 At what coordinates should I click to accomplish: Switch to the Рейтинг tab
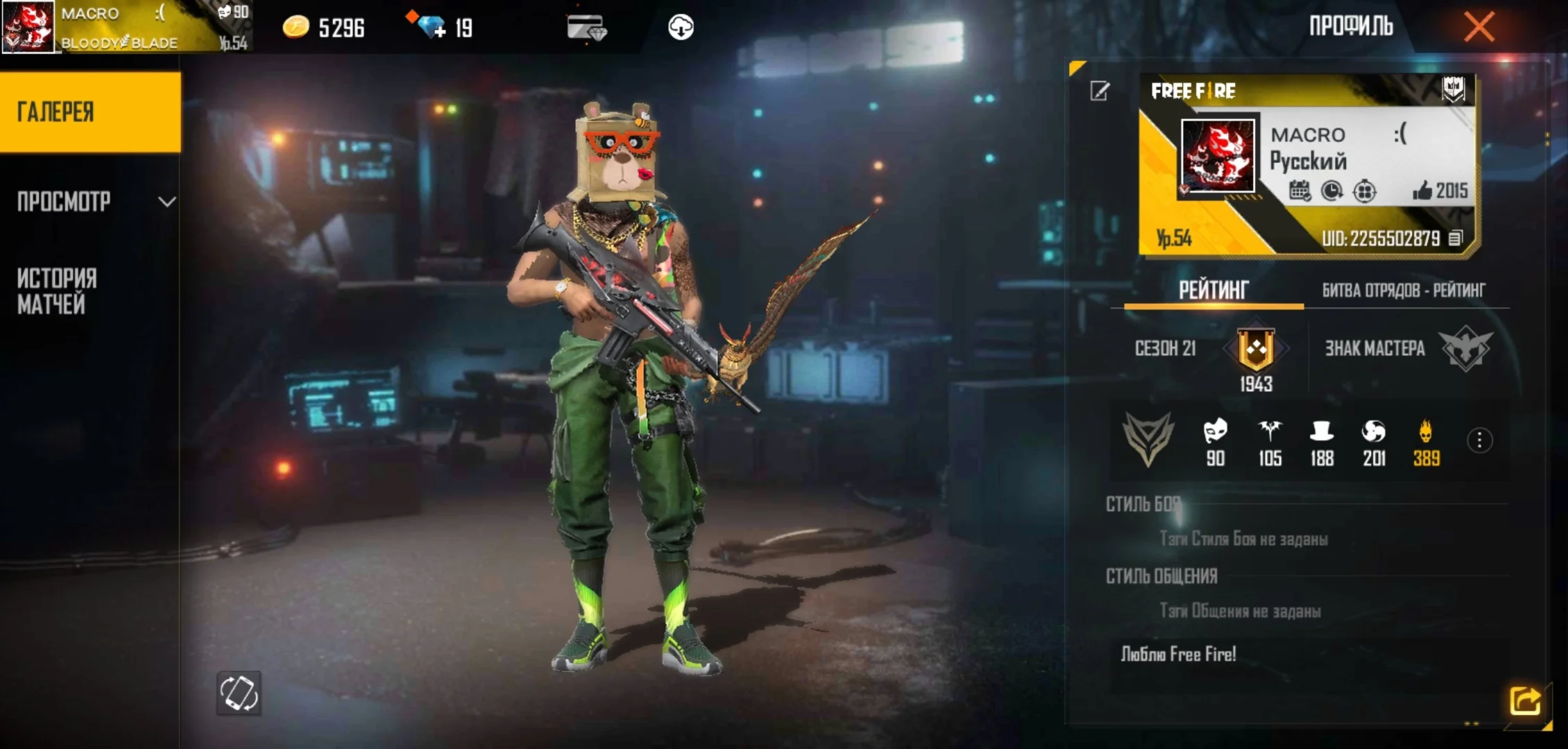point(1213,290)
